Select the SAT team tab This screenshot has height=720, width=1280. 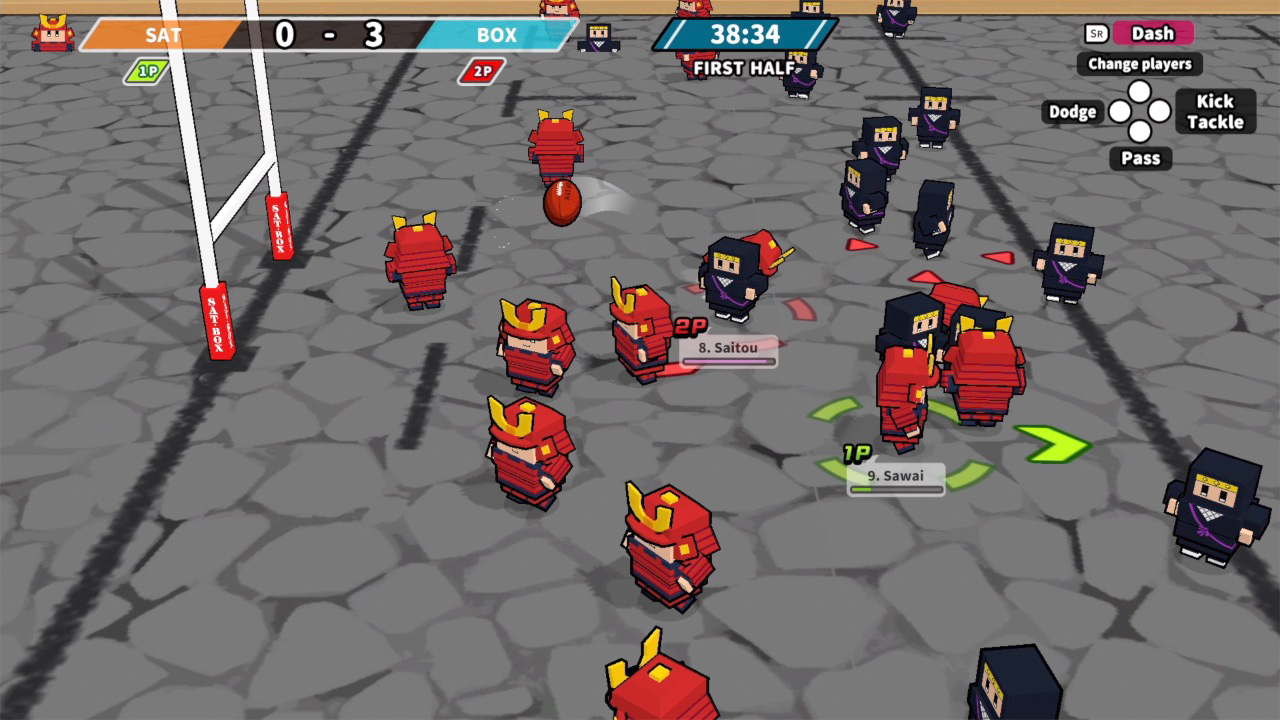coord(163,35)
